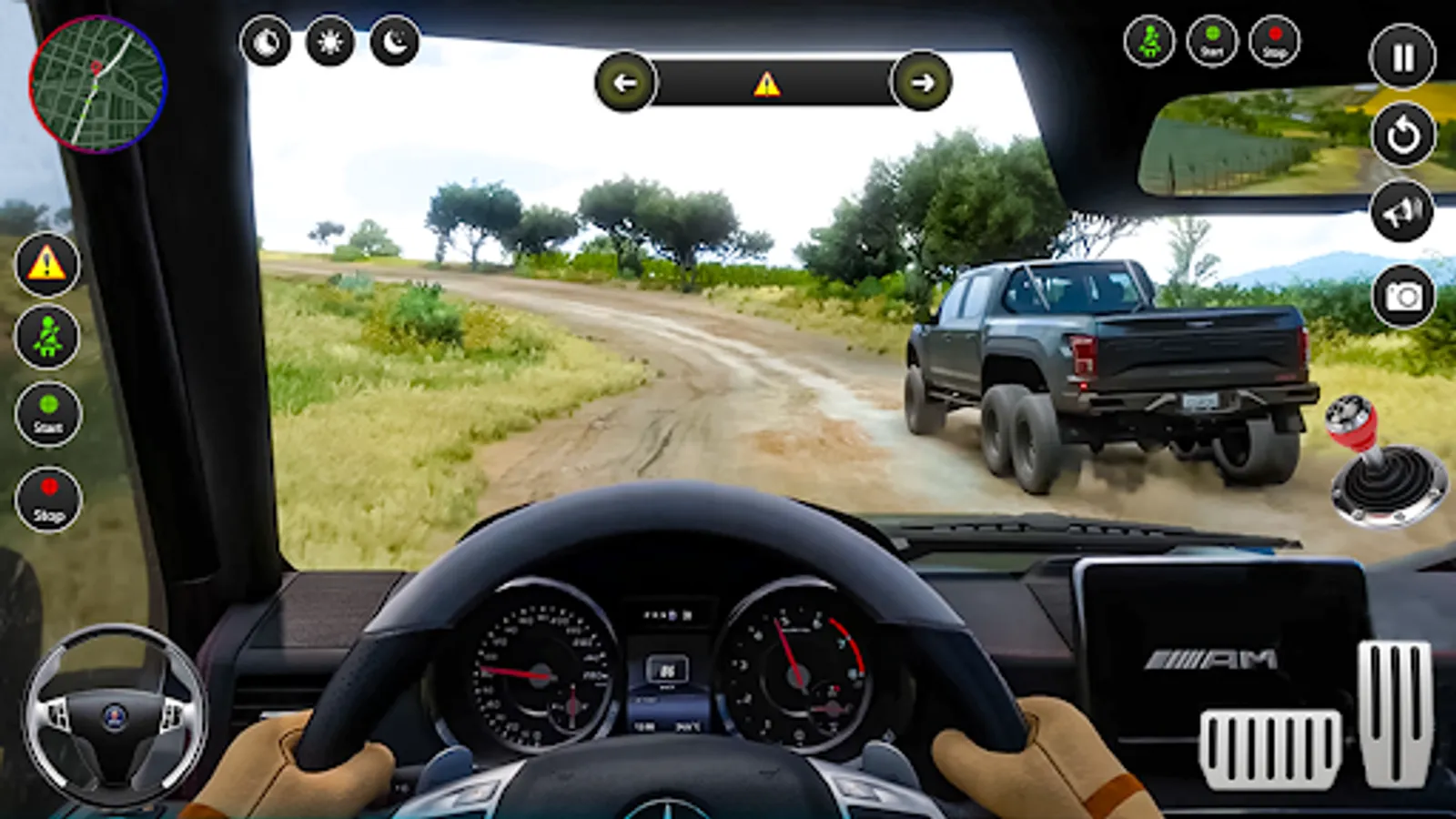Viewport: 1456px width, 819px height.
Task: Step on the wide brake pedal
Action: 1269,748
